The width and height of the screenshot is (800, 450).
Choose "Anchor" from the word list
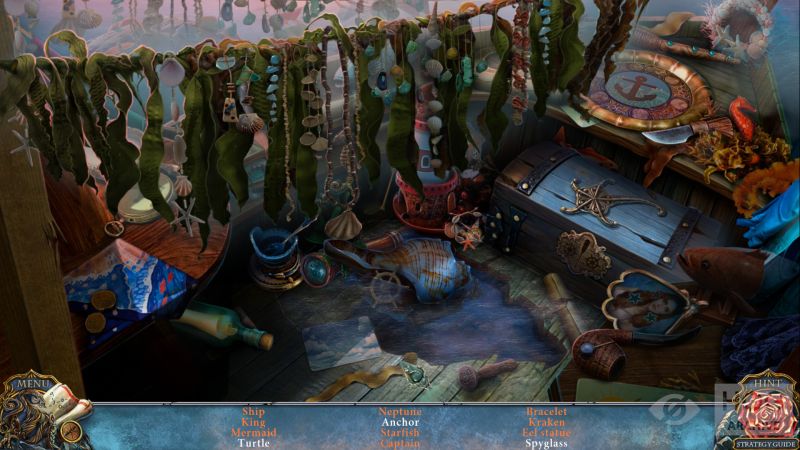point(400,422)
